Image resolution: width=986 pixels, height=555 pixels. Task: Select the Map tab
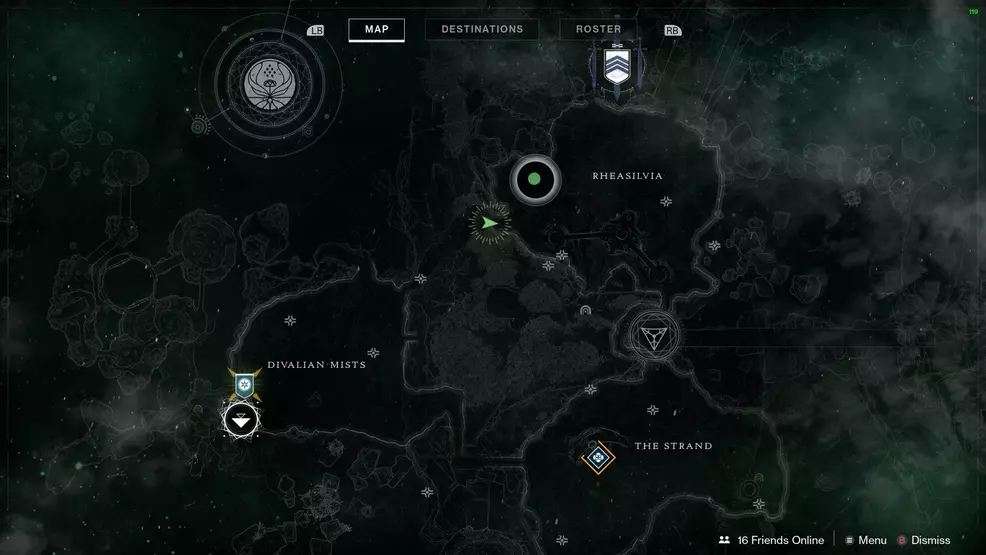point(376,29)
